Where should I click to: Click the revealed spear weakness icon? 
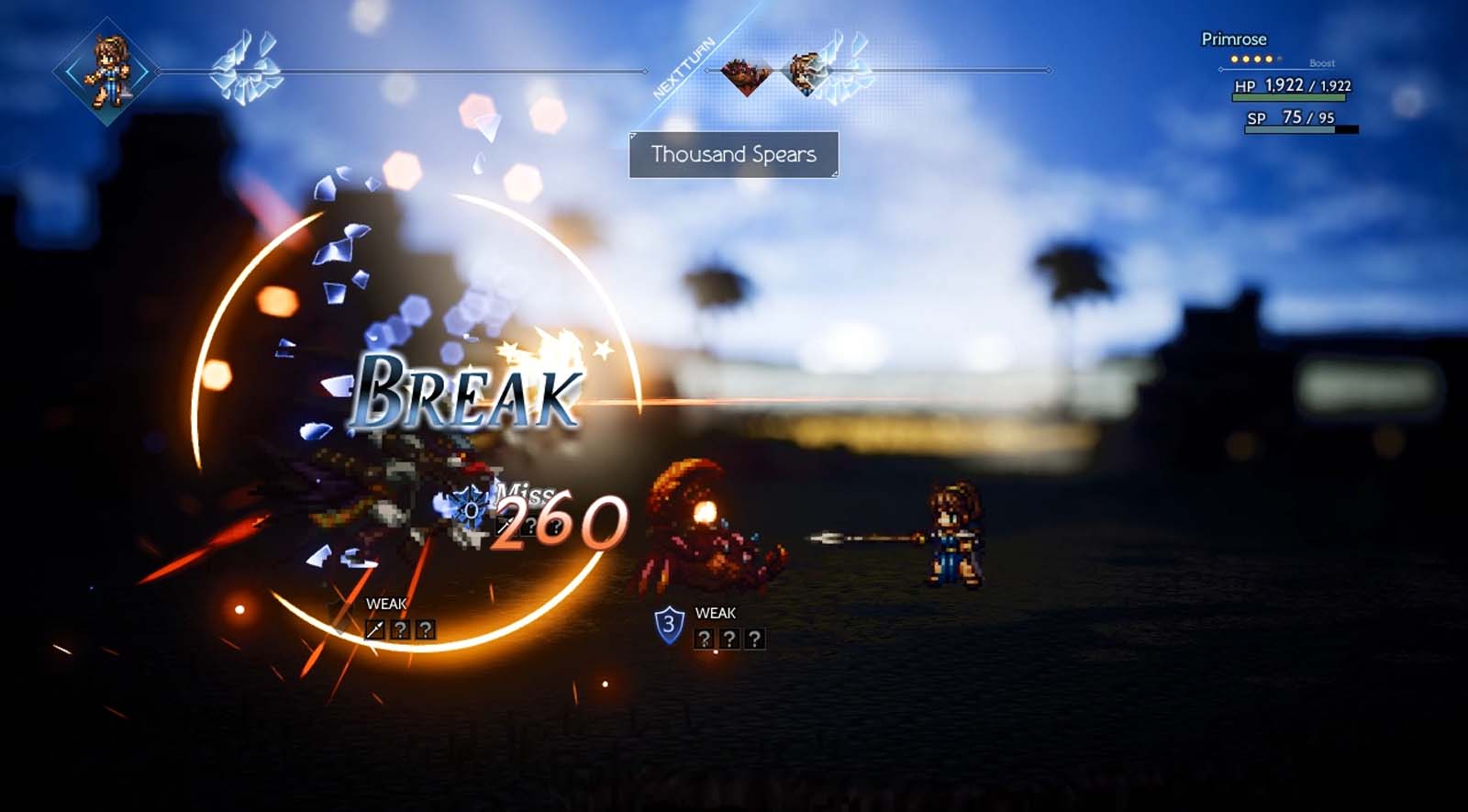[x=374, y=629]
